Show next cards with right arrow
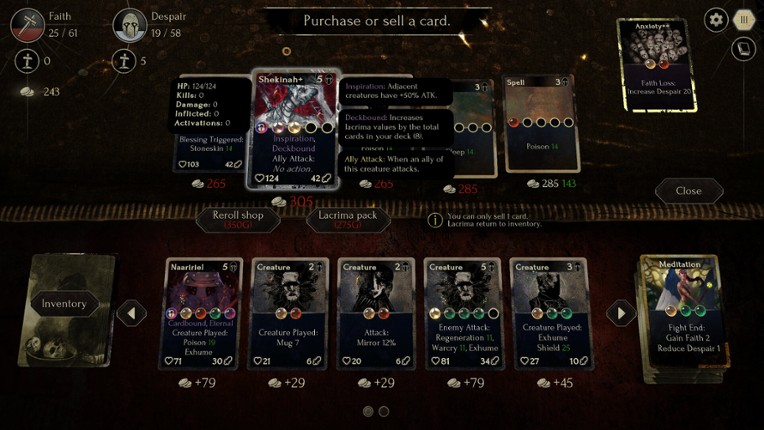Screen dimensions: 764x430 click(621, 313)
